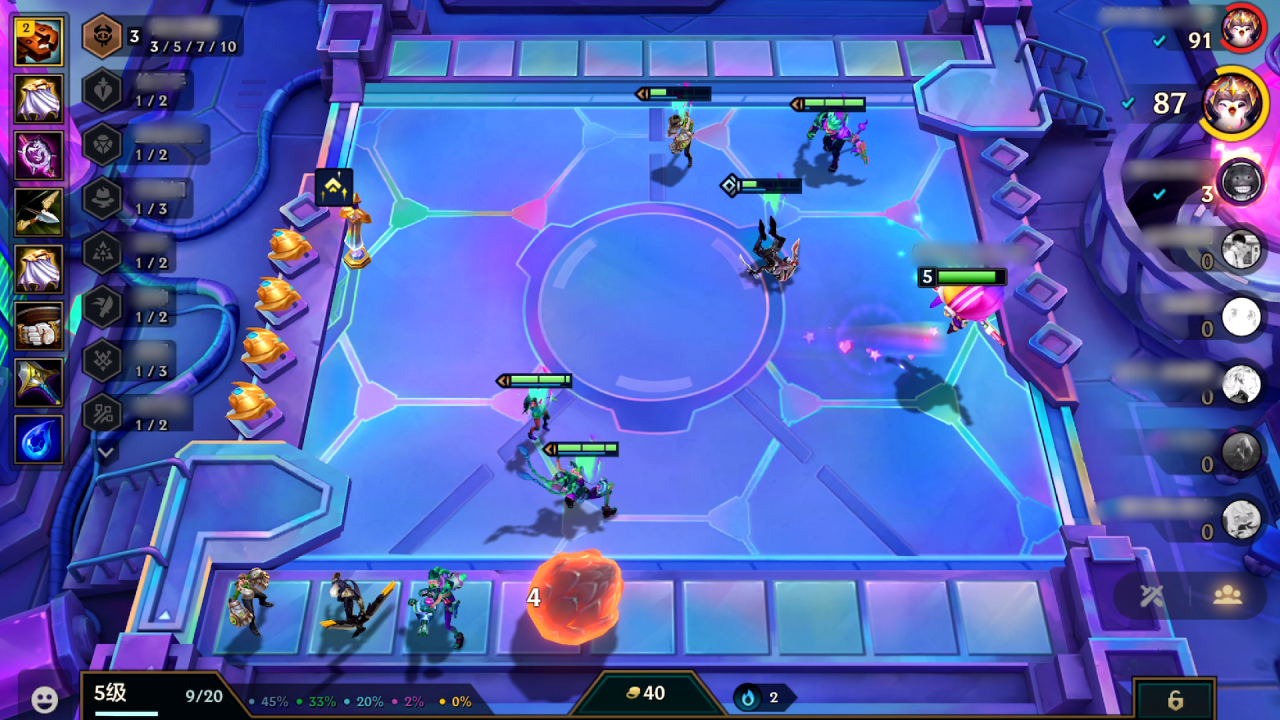This screenshot has height=720, width=1280.
Task: Open the level 5 experience panel
Action: [160, 696]
